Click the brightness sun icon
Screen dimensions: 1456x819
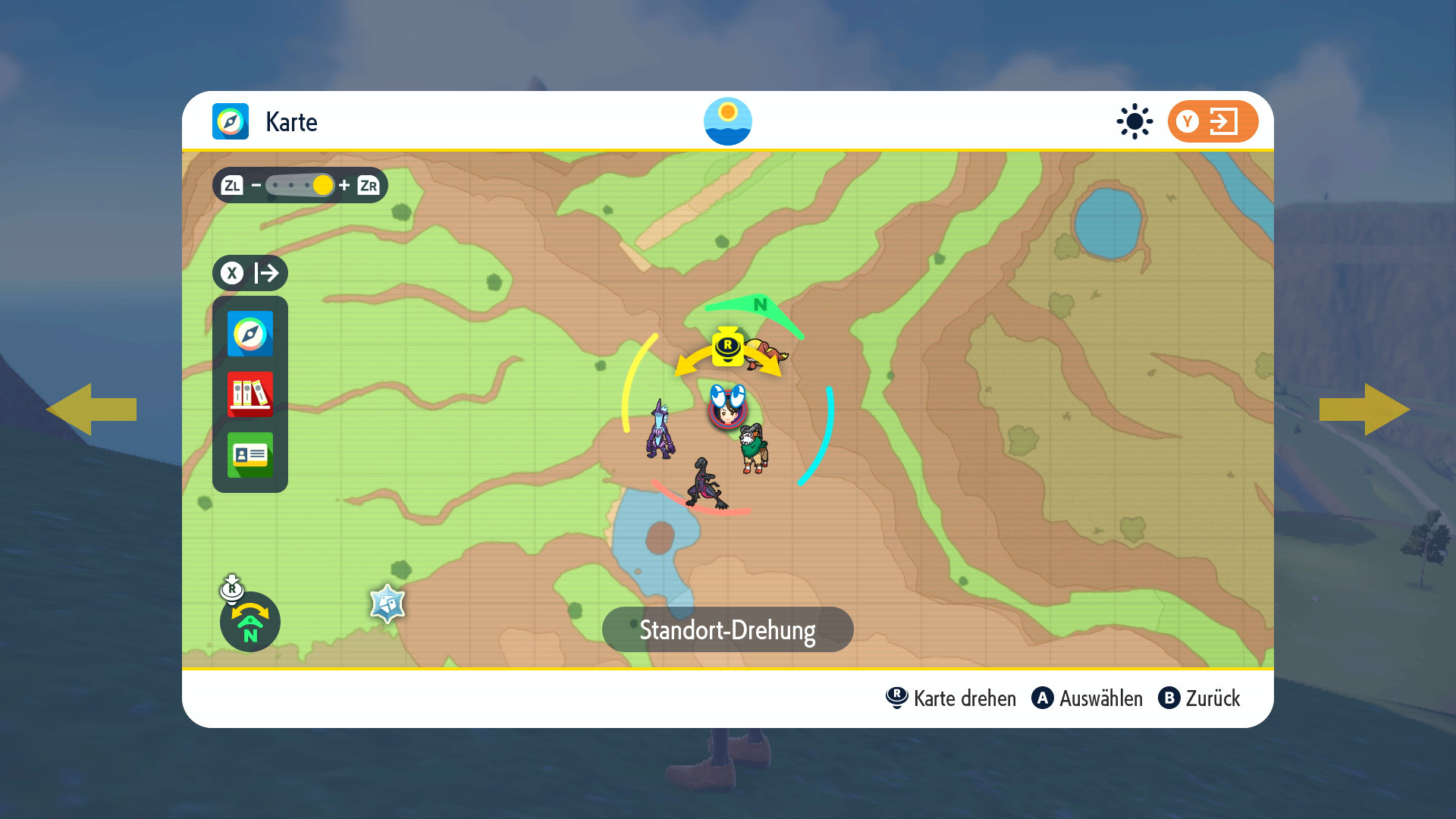tap(1134, 121)
